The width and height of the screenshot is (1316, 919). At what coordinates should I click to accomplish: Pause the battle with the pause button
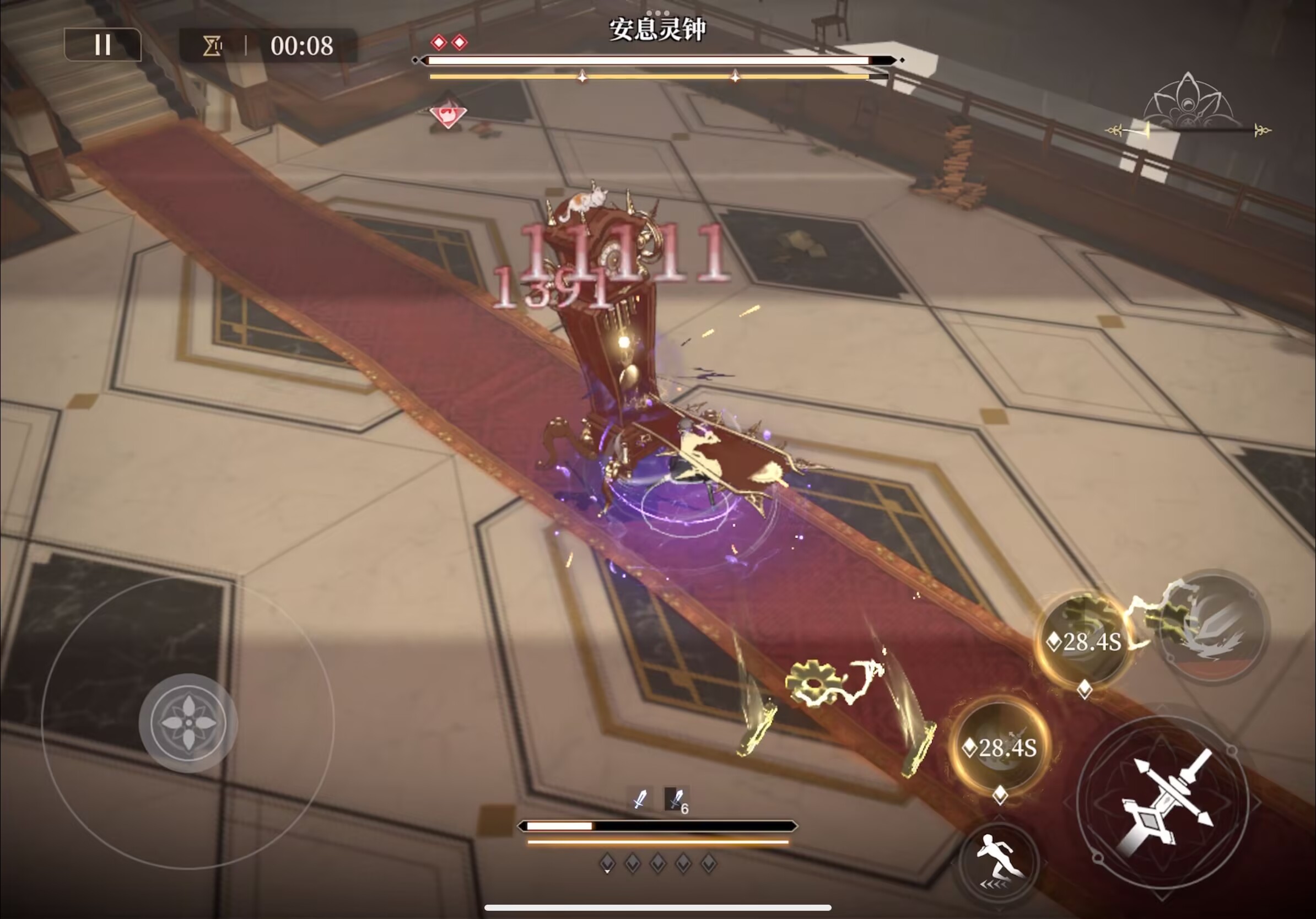(x=103, y=45)
